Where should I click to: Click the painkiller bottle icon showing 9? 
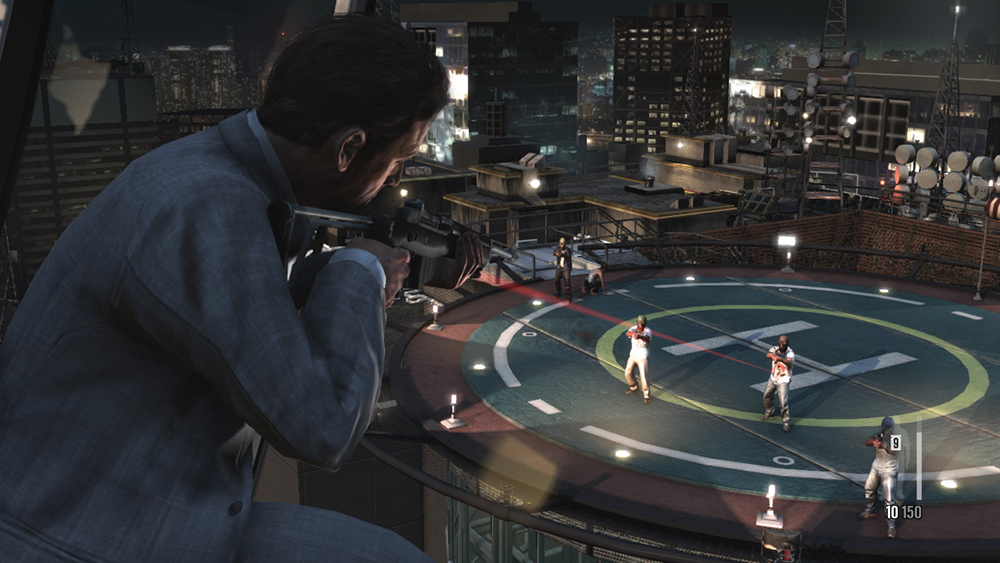point(895,443)
